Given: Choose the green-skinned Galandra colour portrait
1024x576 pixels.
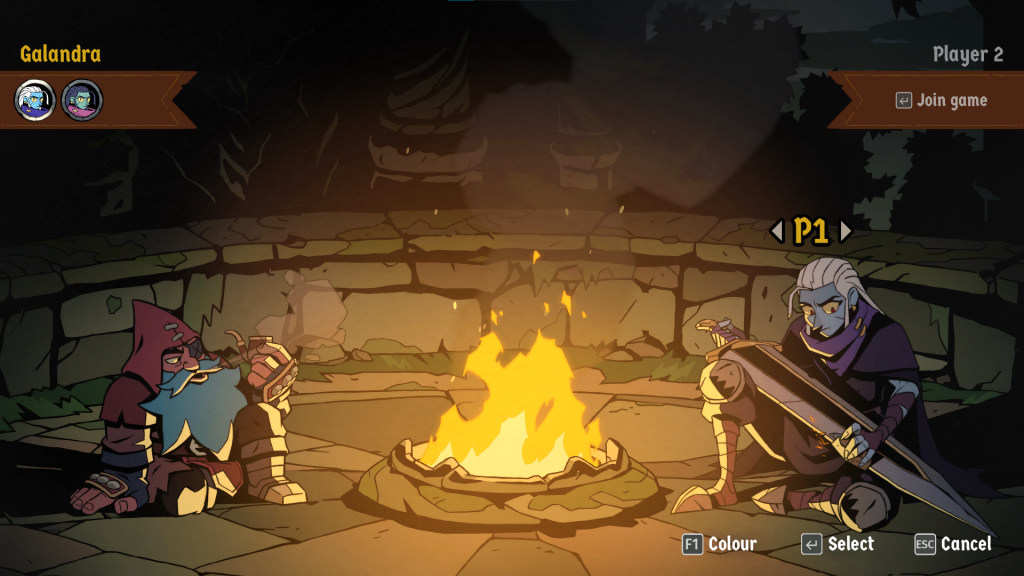Looking at the screenshot, I should pyautogui.click(x=82, y=100).
